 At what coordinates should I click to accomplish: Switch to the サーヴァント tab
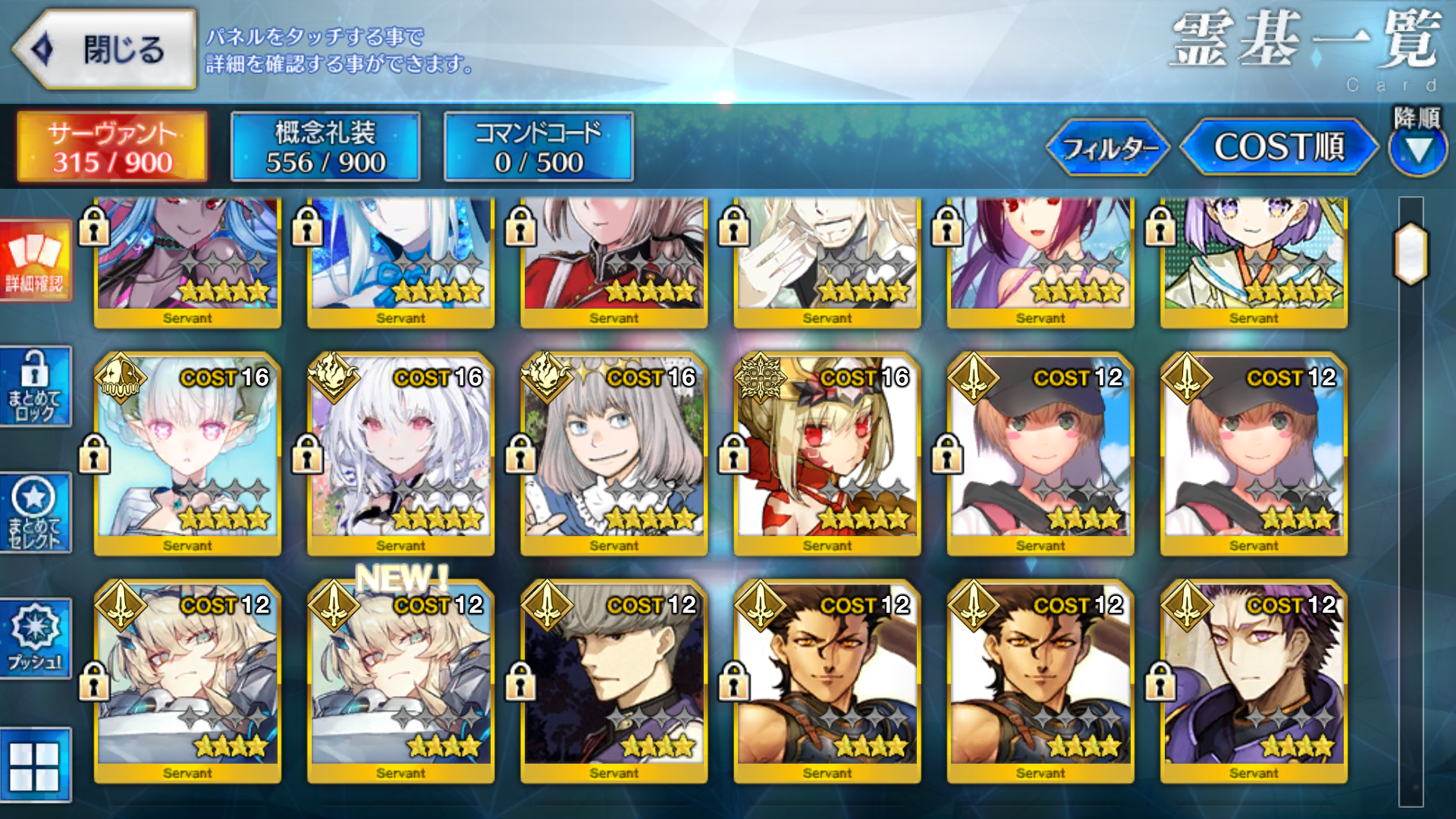(x=112, y=147)
